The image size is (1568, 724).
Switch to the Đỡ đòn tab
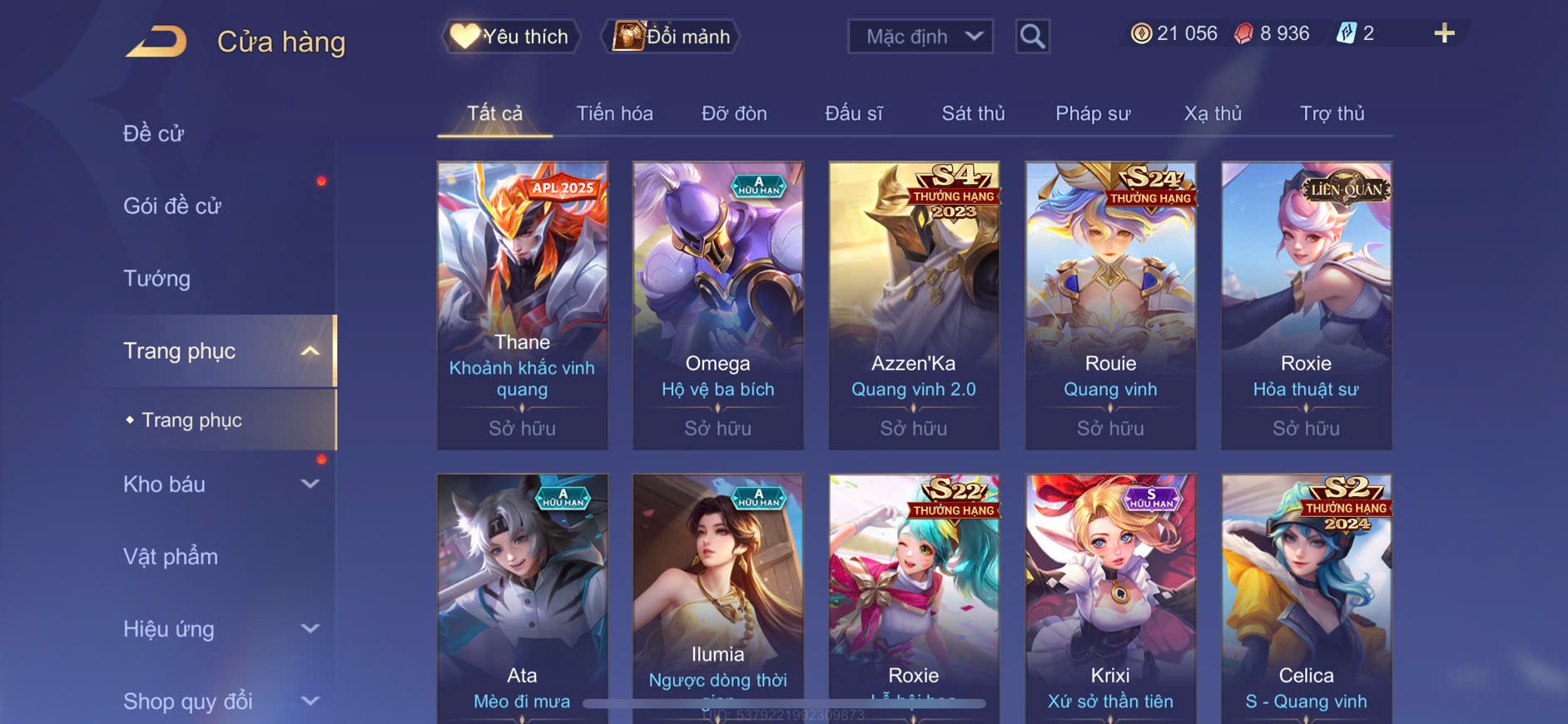point(734,113)
